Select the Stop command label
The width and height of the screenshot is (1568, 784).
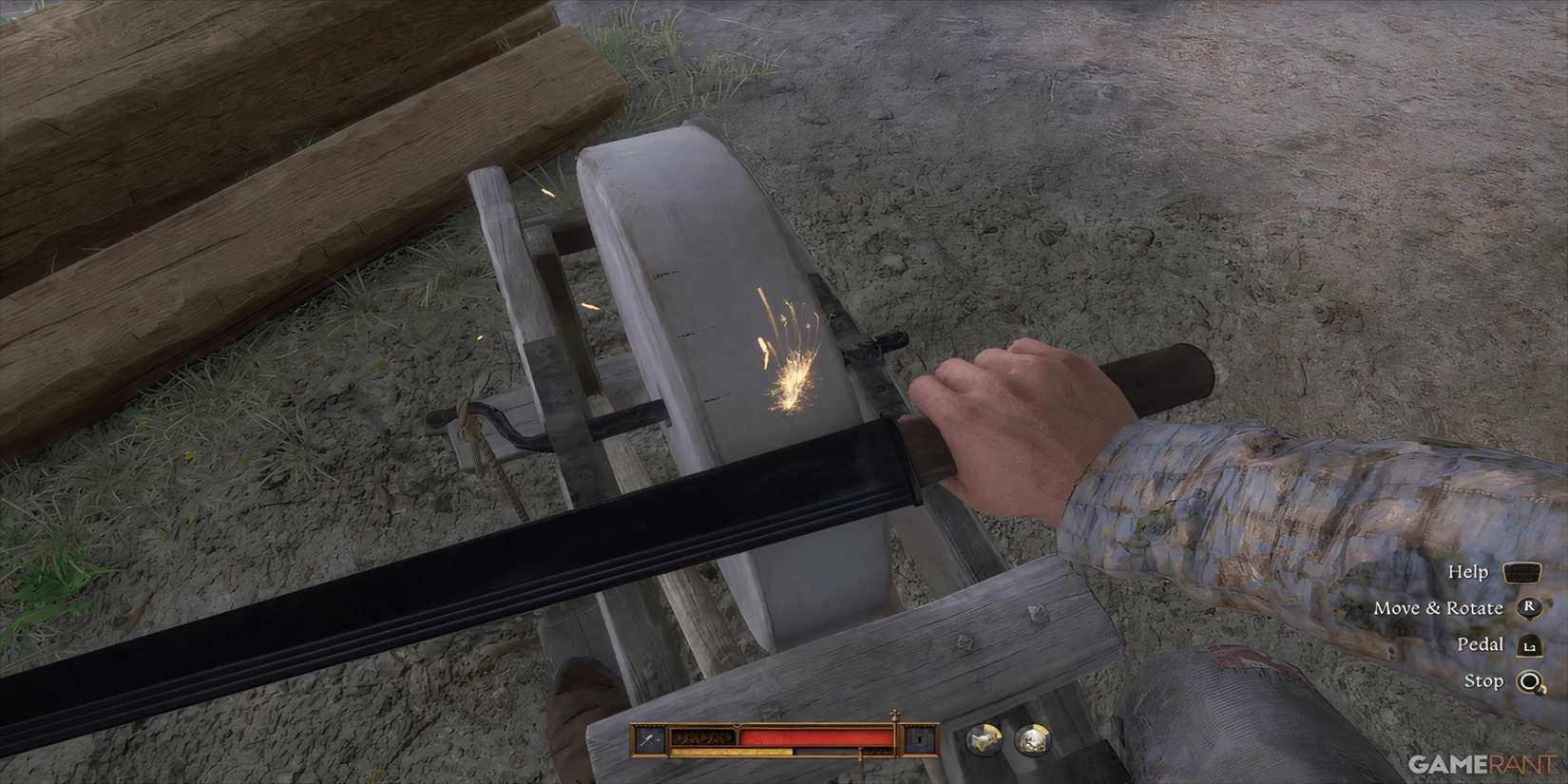pyautogui.click(x=1484, y=680)
